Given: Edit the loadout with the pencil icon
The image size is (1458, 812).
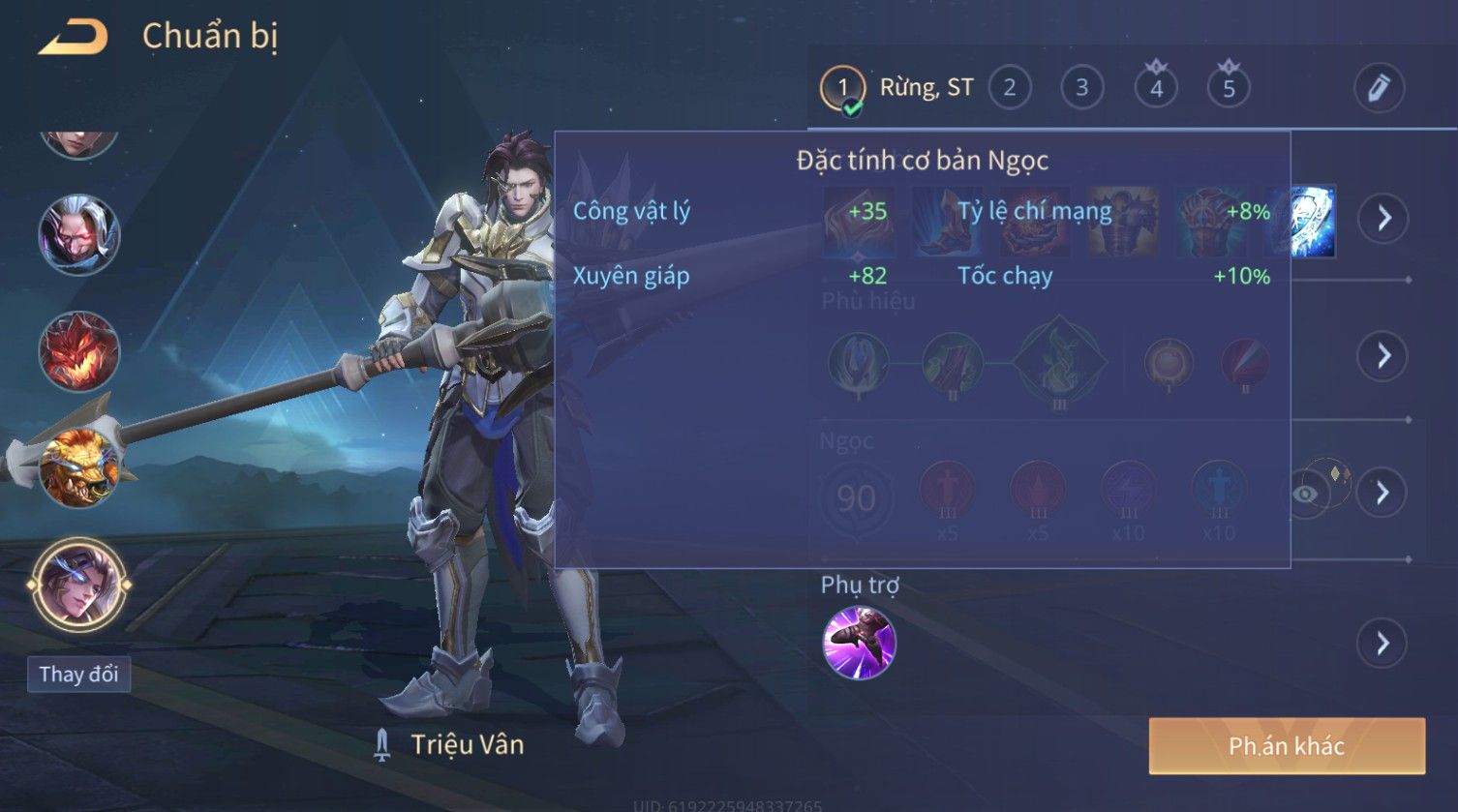Looking at the screenshot, I should tap(1379, 89).
